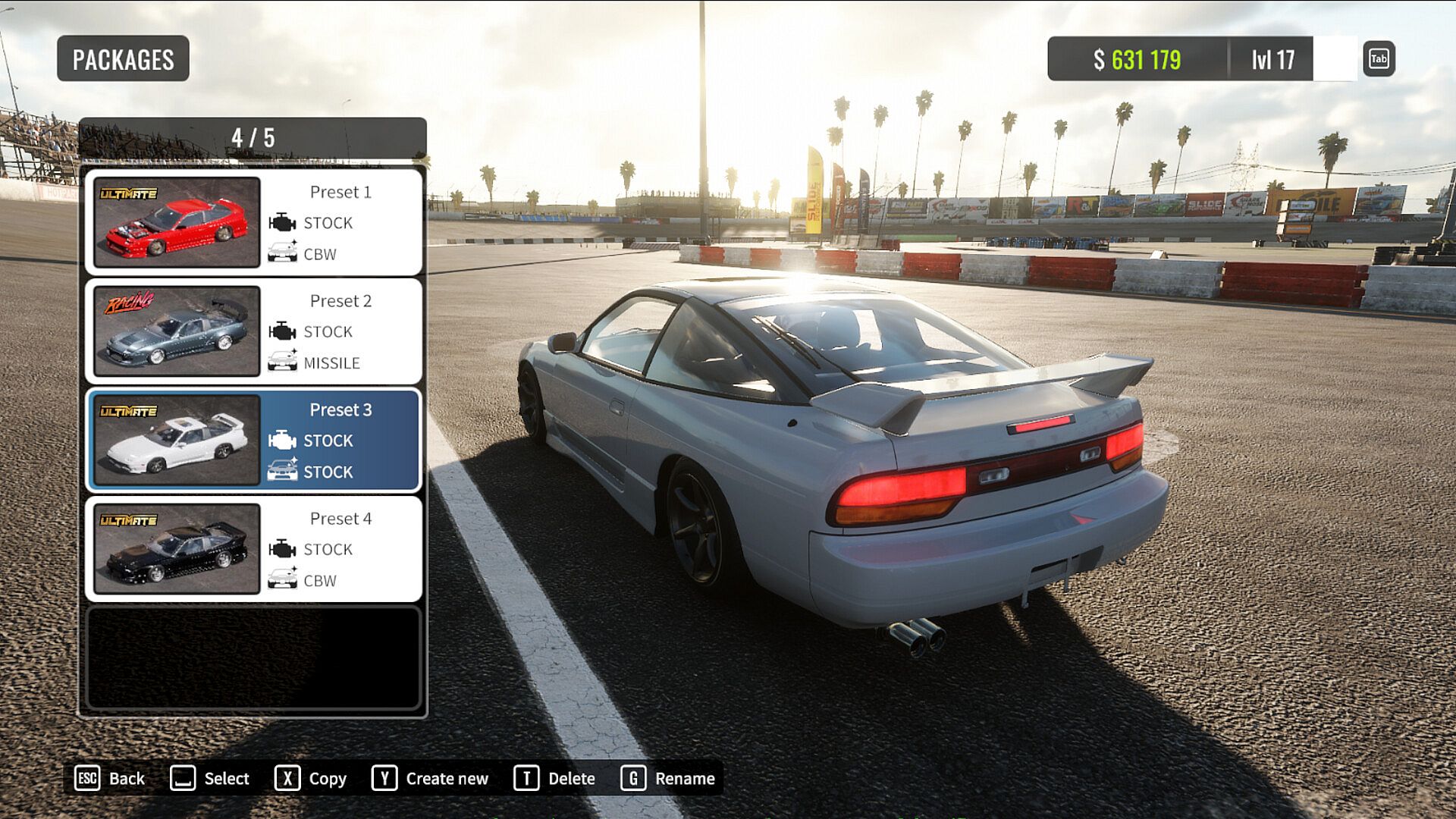Click the empty fifth package slot
Image resolution: width=1456 pixels, height=819 pixels.
(253, 657)
